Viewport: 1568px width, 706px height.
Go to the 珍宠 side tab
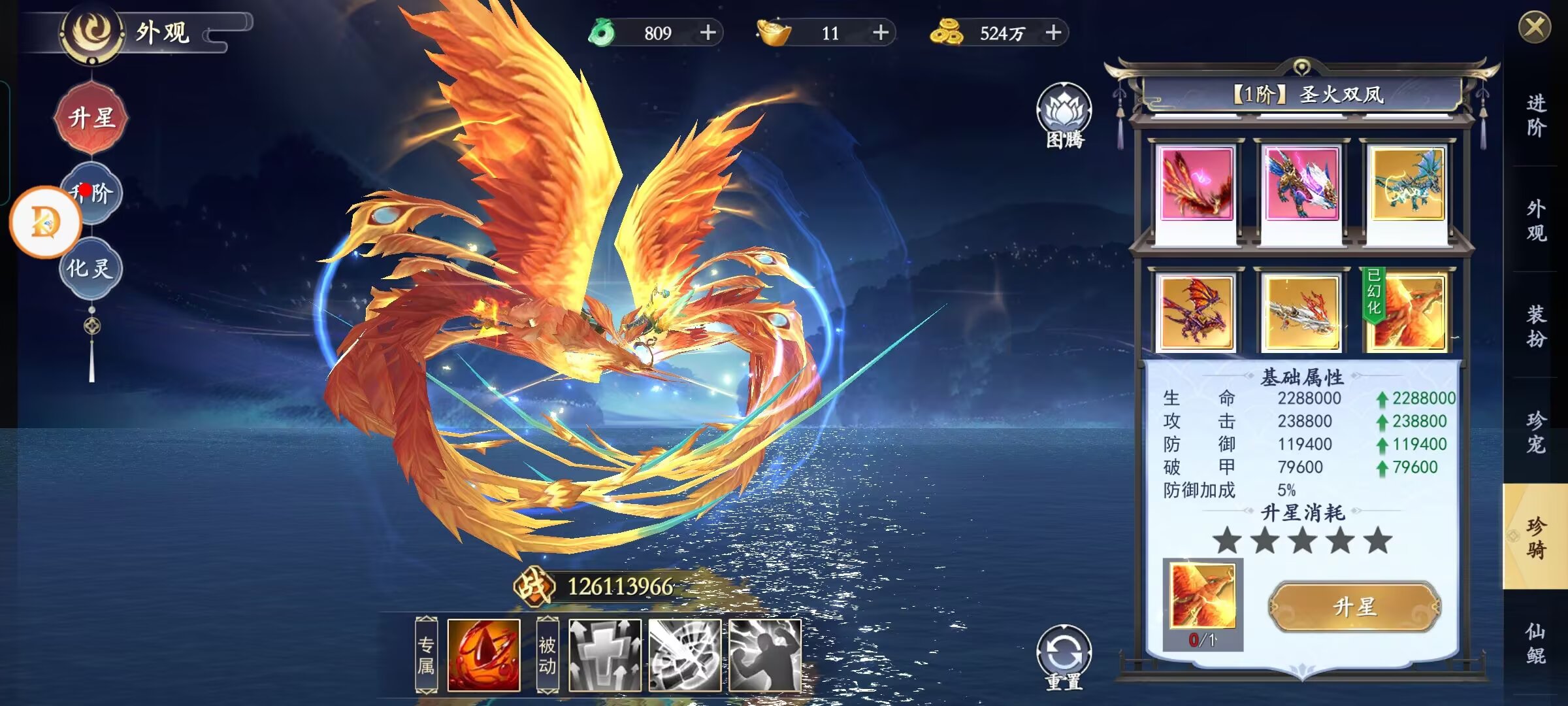(1535, 431)
